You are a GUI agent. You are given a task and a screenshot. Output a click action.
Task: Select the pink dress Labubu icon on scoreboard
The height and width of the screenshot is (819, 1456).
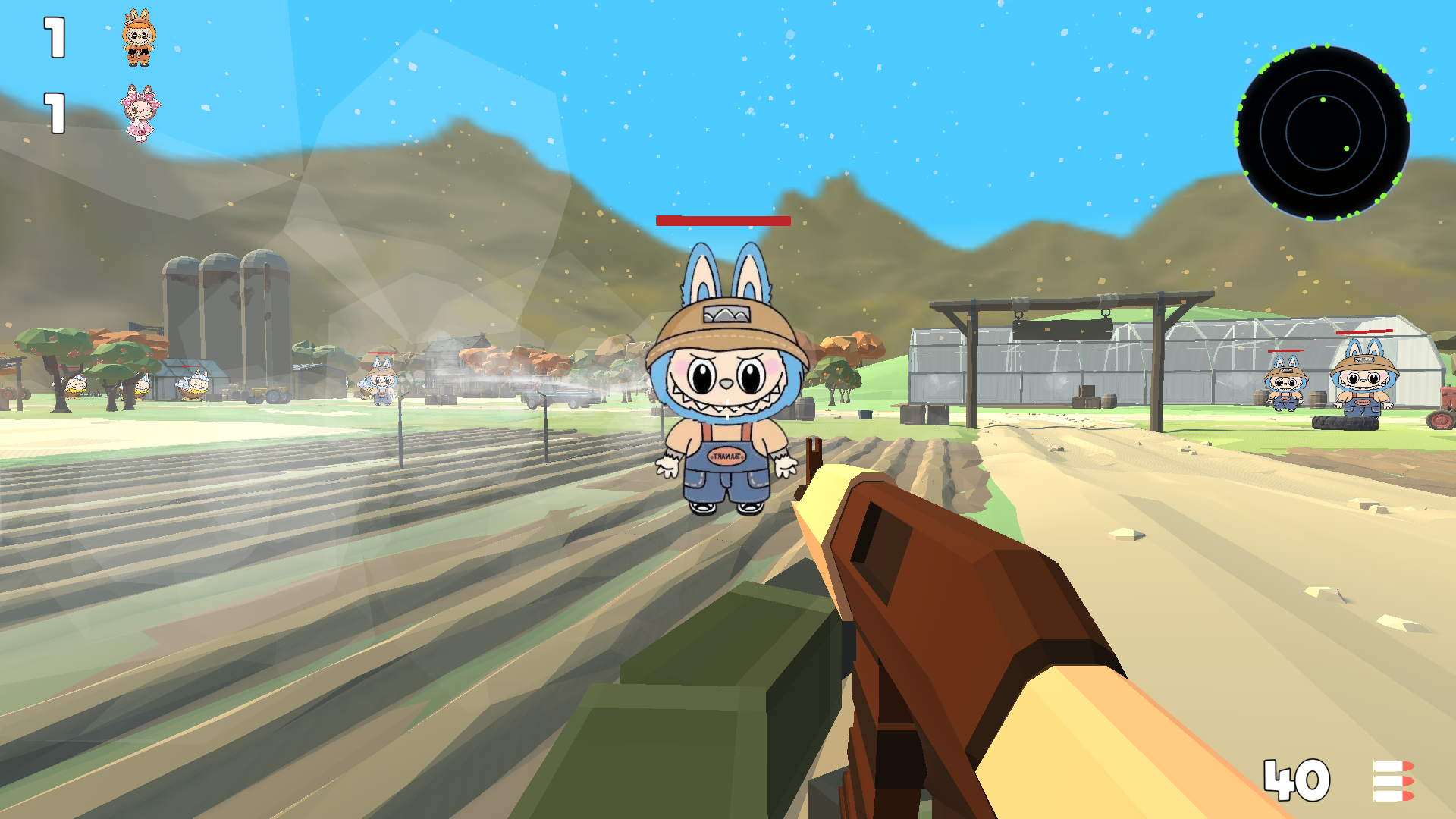tap(137, 111)
